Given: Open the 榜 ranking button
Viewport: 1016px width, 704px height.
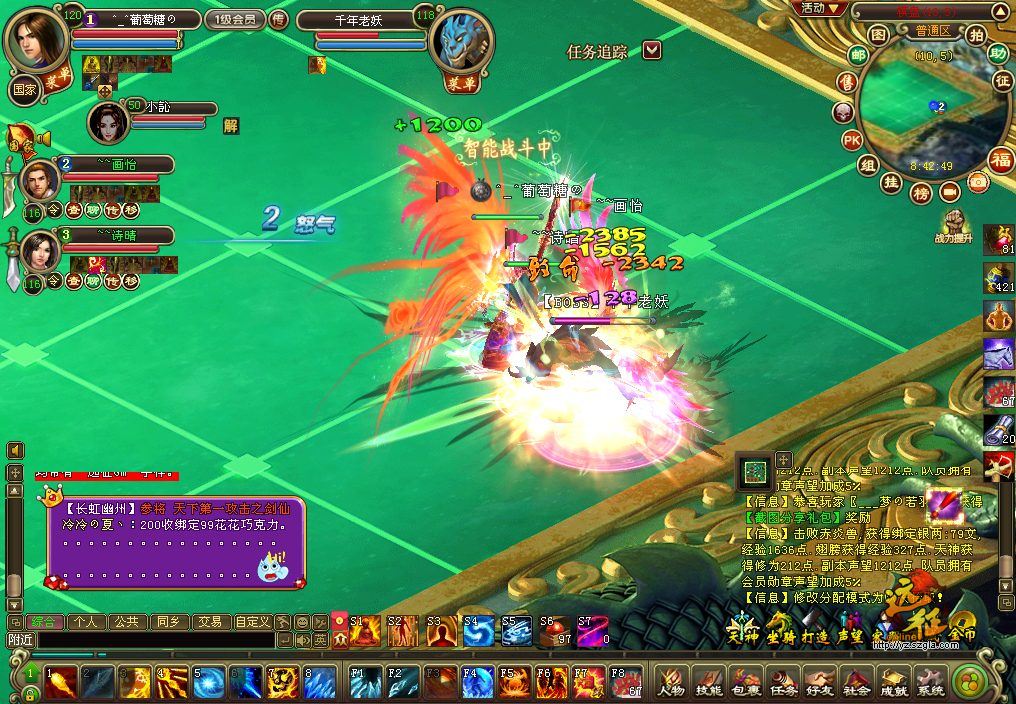Looking at the screenshot, I should point(921,190).
